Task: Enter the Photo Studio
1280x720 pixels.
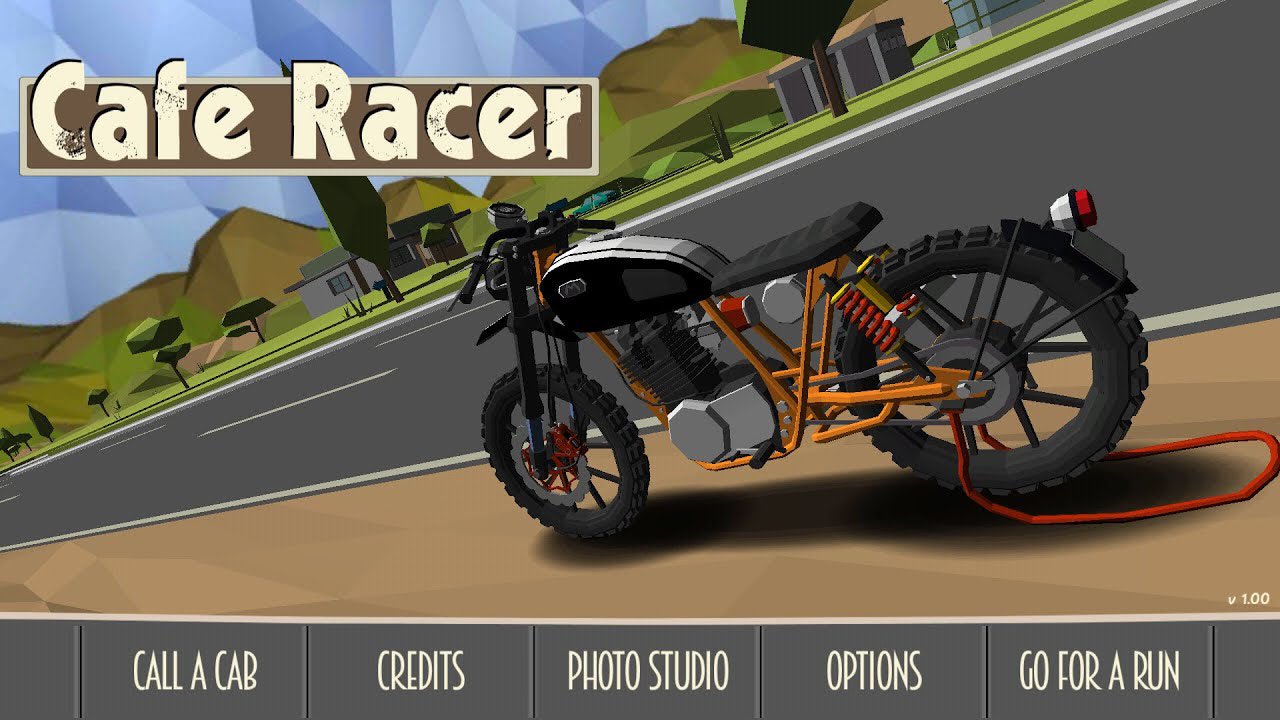Action: pyautogui.click(x=648, y=671)
